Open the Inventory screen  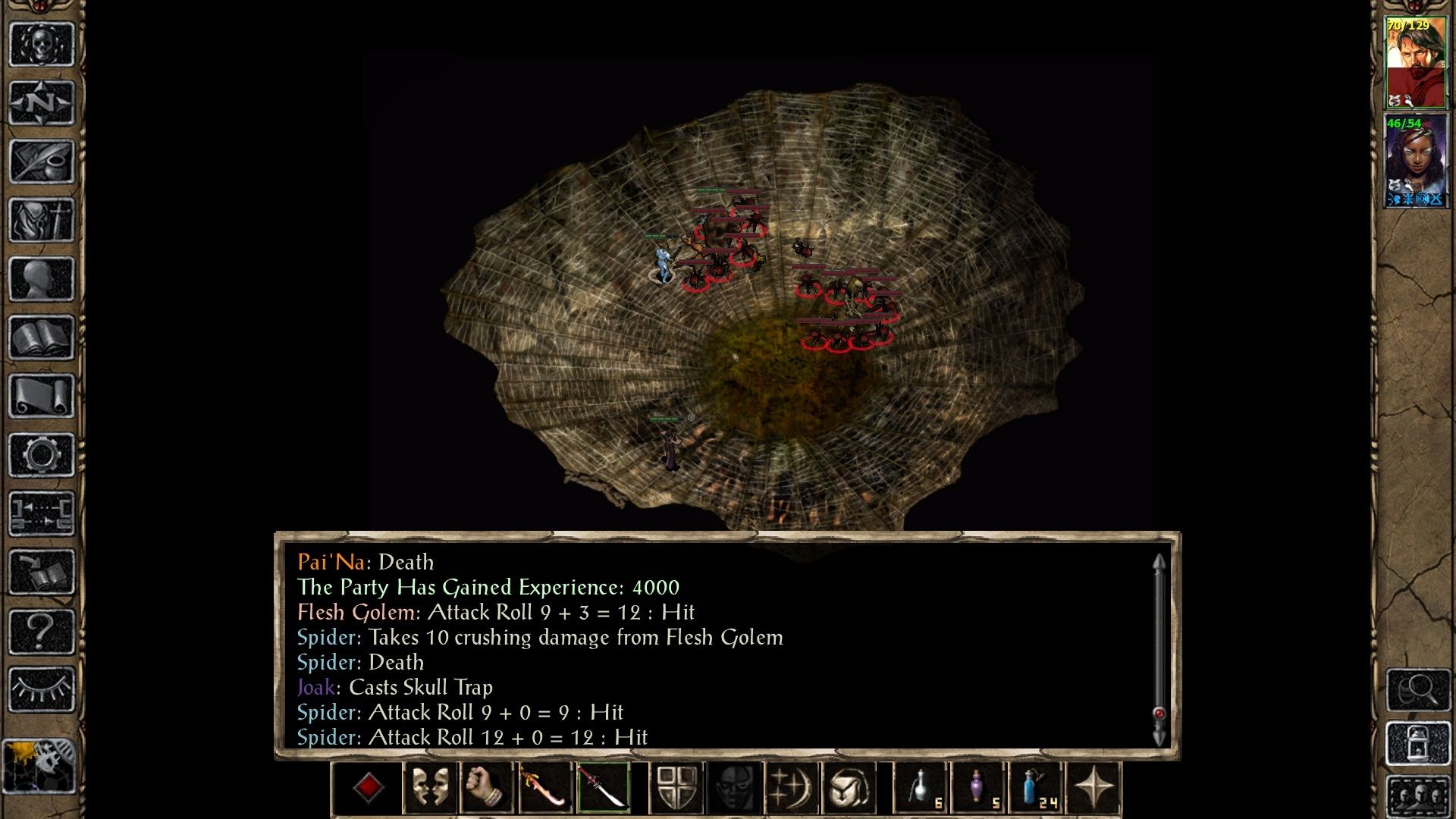coord(42,218)
